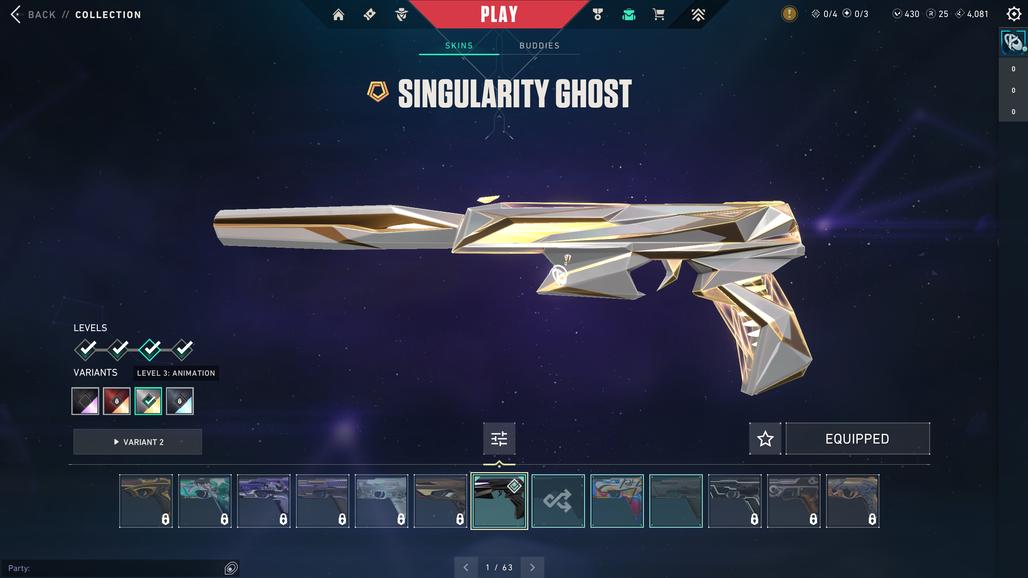Select the first level diamond checkmark

tap(86, 349)
